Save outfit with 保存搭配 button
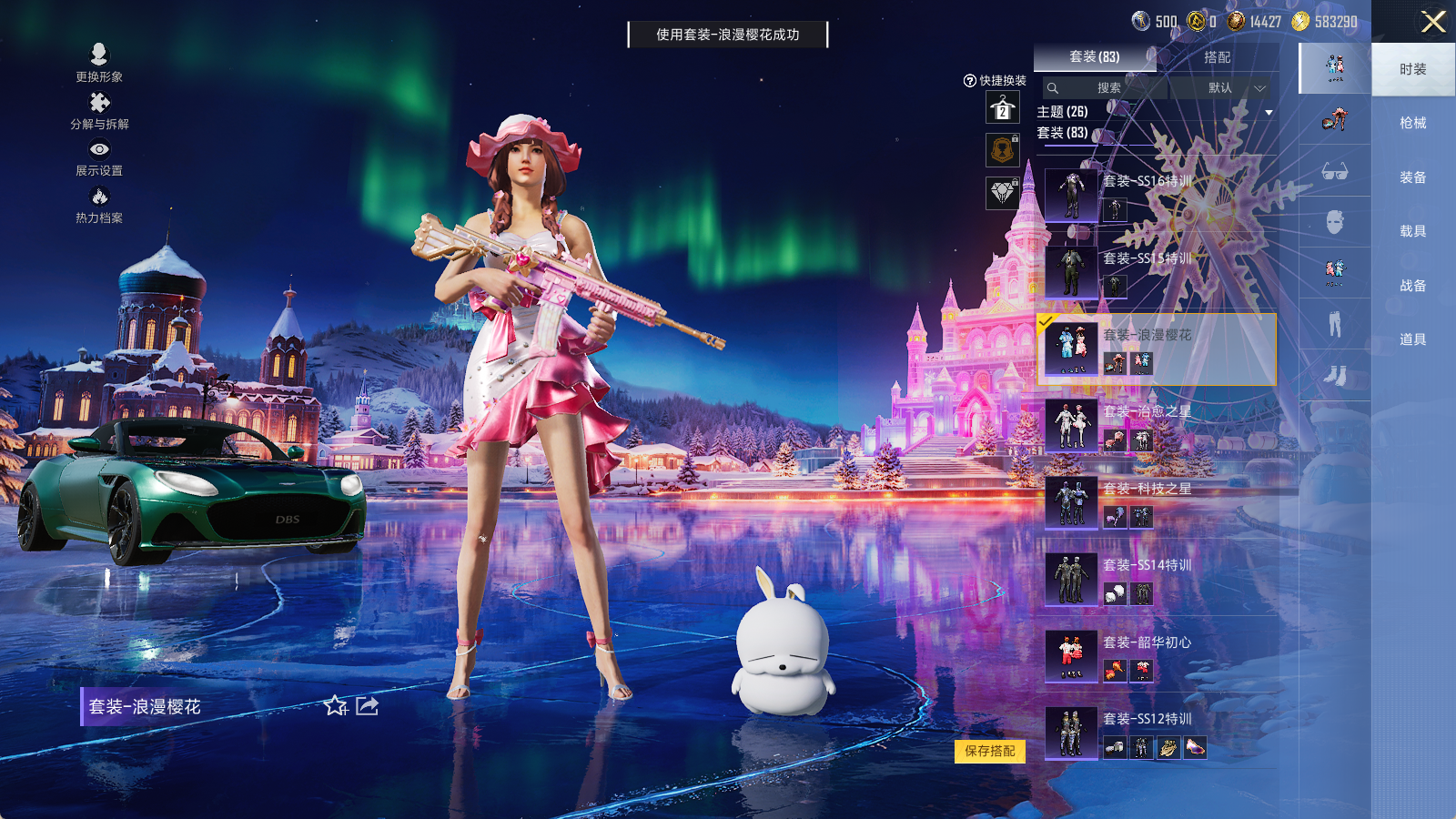The width and height of the screenshot is (1456, 819). pos(990,751)
